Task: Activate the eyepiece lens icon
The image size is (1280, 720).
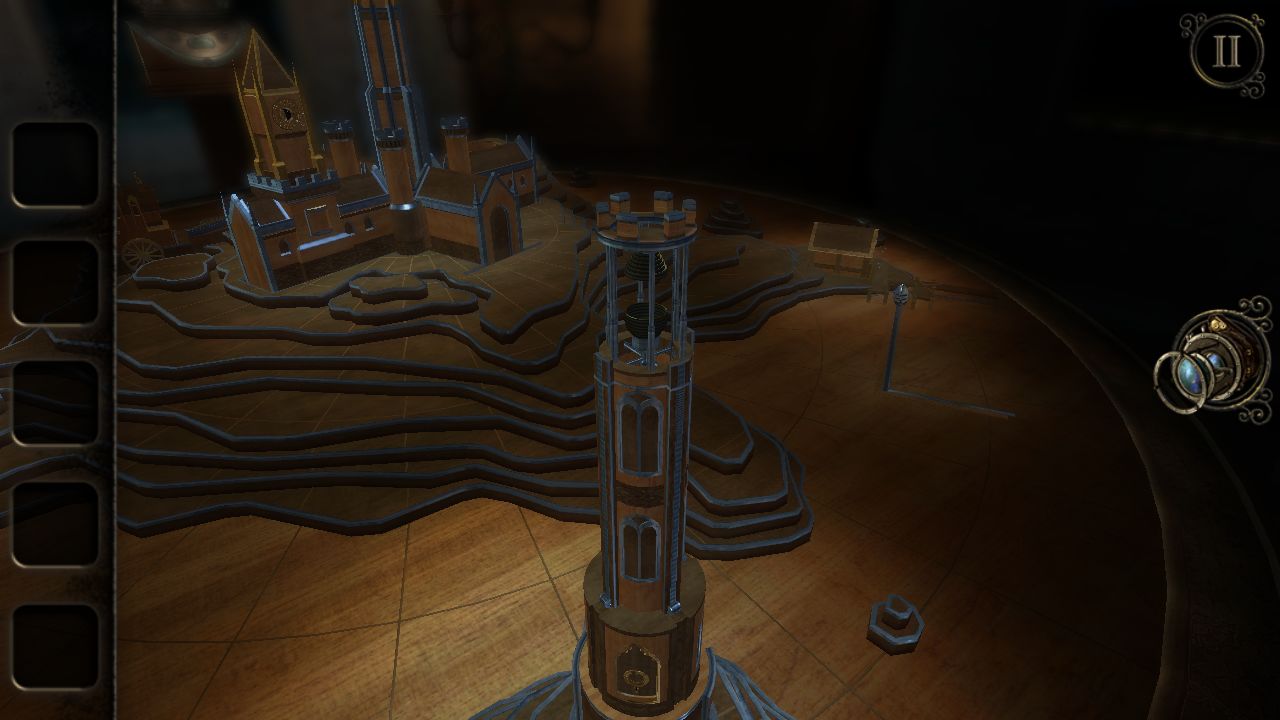Action: [1210, 365]
